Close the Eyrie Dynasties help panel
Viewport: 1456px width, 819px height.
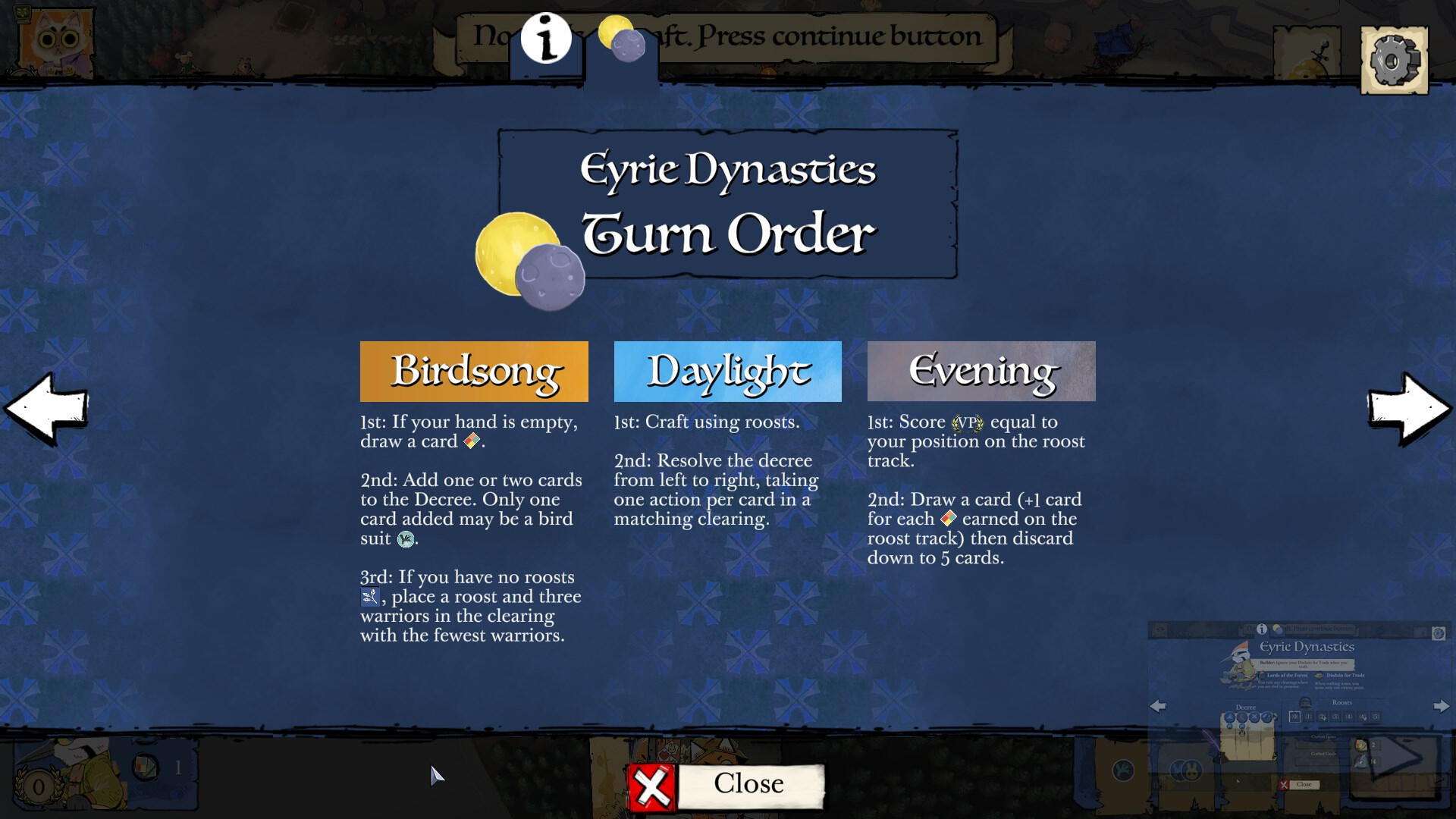(x=726, y=786)
